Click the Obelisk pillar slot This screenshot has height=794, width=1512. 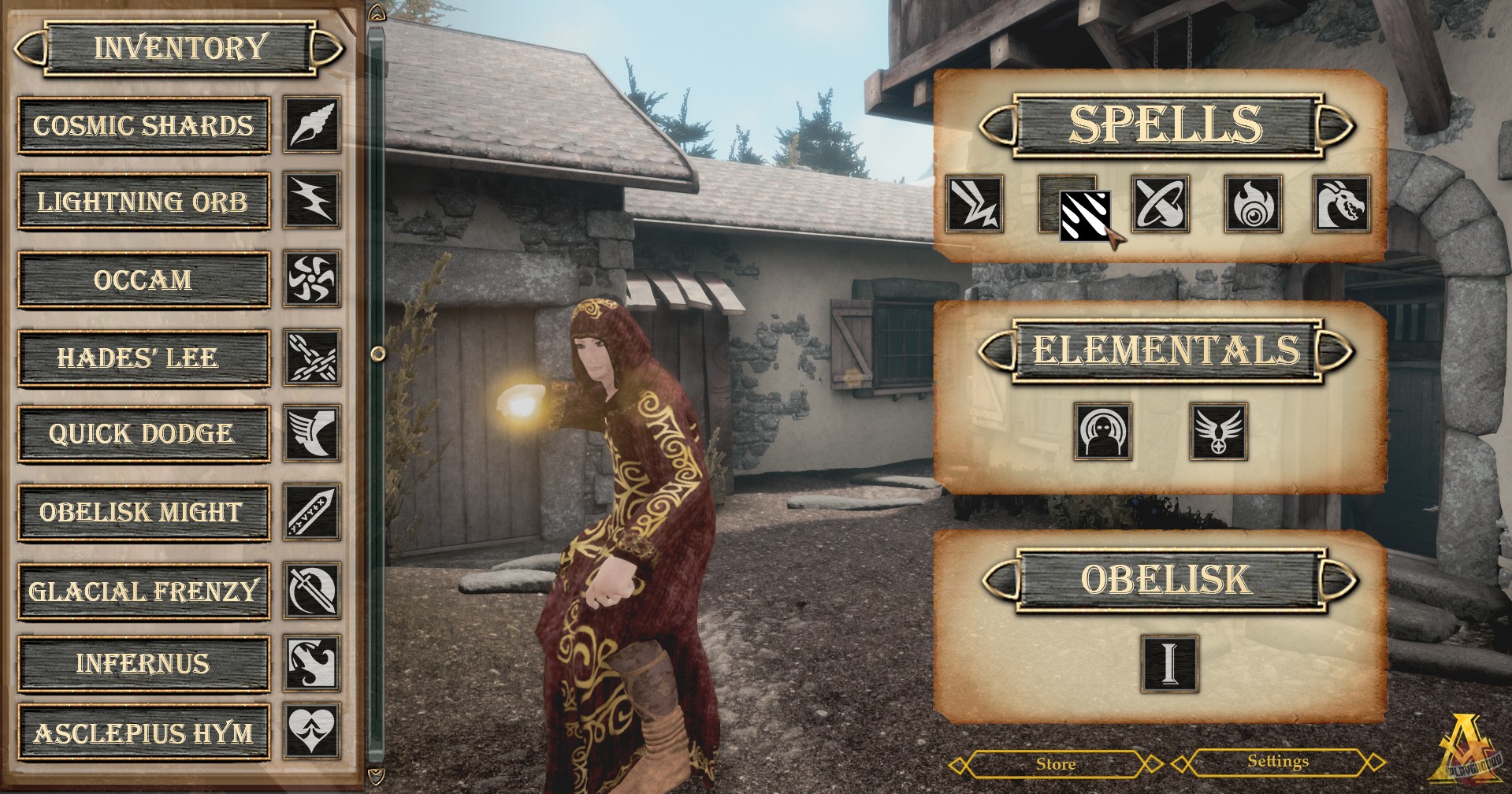pos(1169,662)
